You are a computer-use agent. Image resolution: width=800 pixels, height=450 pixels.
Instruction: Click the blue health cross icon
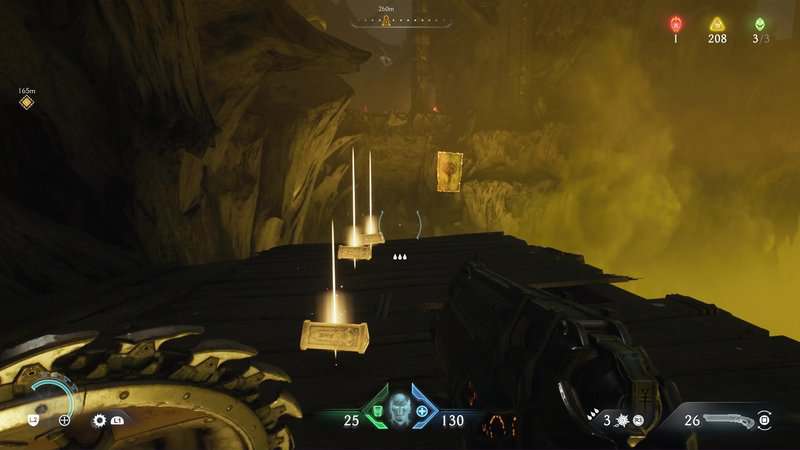[422, 410]
